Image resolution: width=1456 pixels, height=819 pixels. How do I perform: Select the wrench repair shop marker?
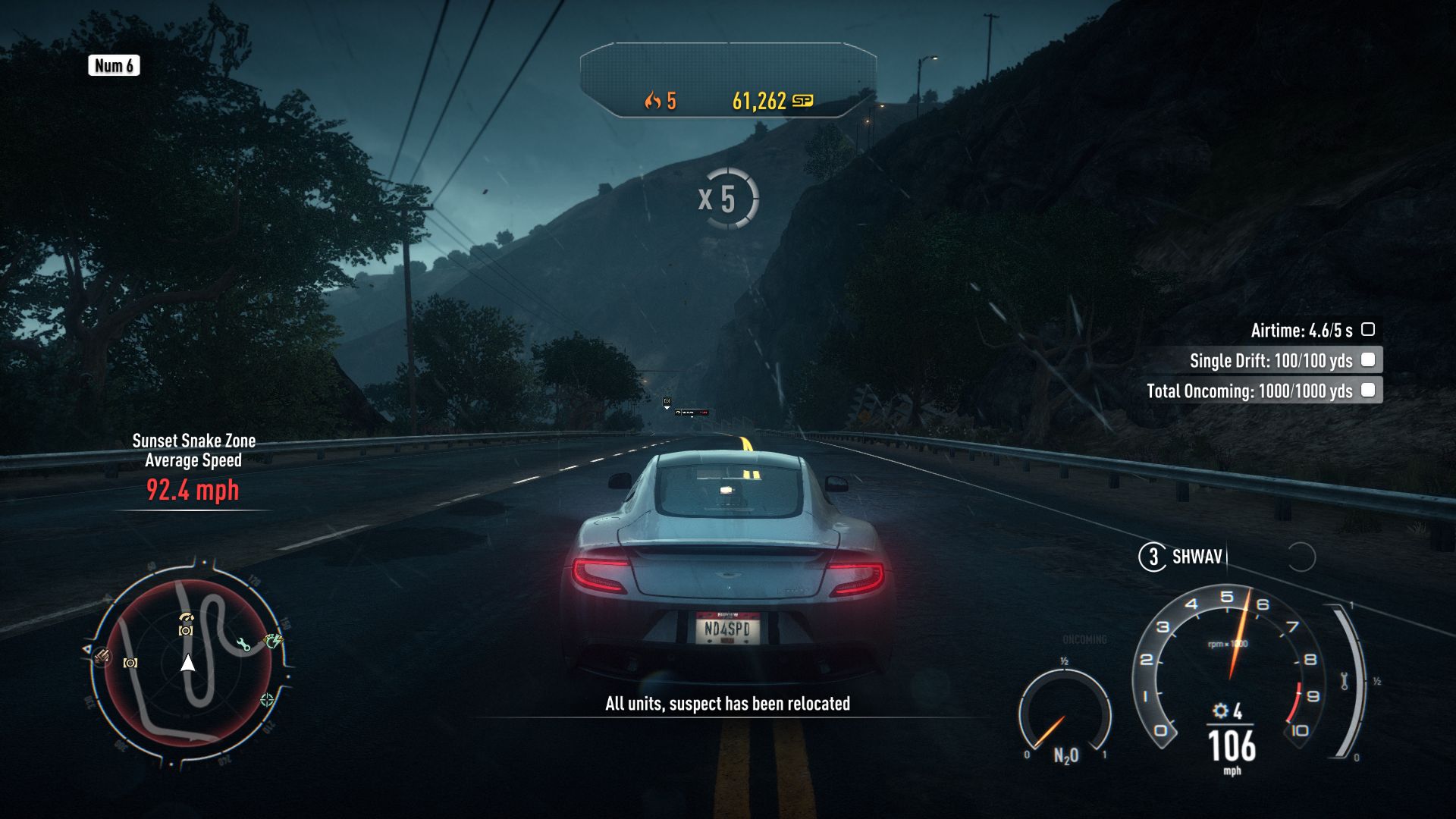coord(243,645)
